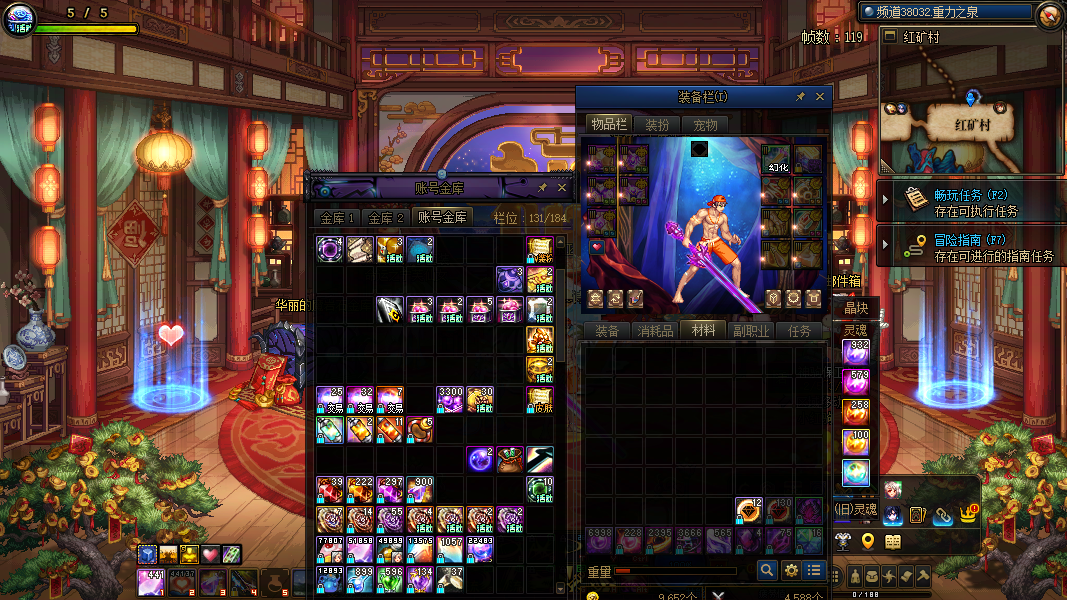Viewport: 1067px width, 600px height.
Task: Select the 账号金库 tab
Action: click(x=441, y=217)
